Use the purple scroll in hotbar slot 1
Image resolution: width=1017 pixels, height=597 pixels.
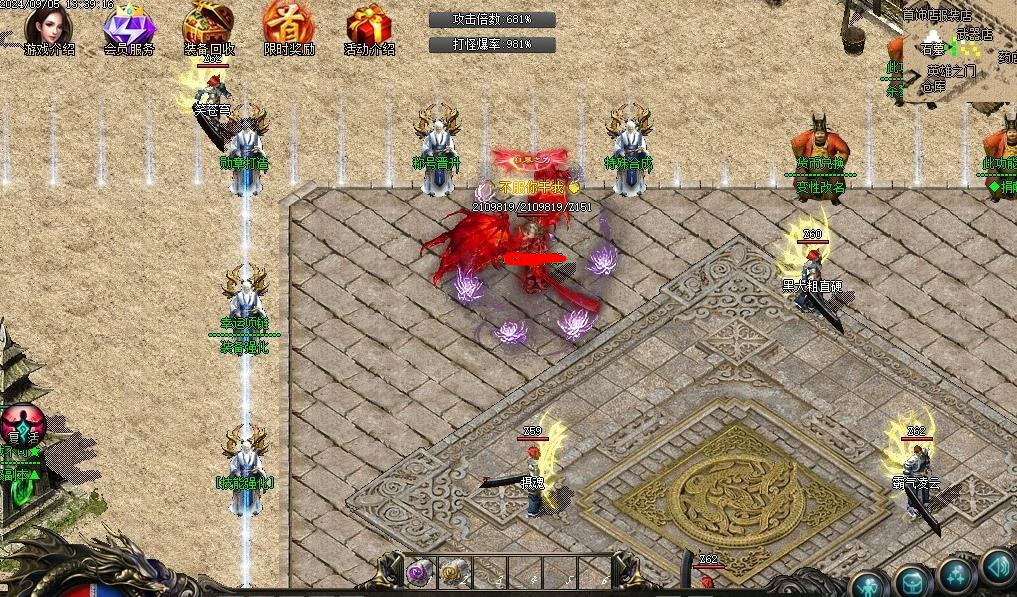tap(416, 573)
